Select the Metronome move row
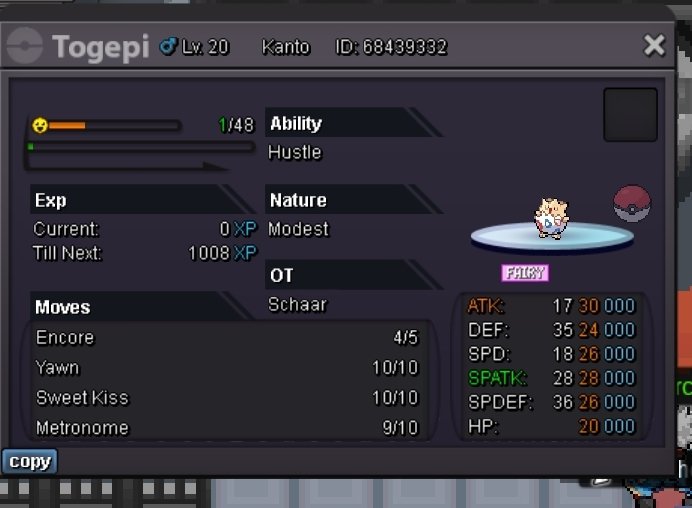Image resolution: width=692 pixels, height=508 pixels. tap(227, 427)
